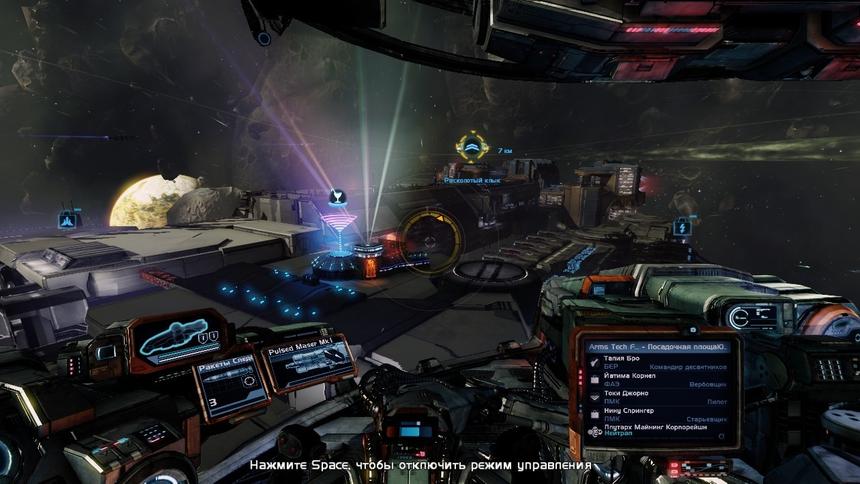Select the ship icon station marker
The image size is (860, 484).
click(68, 219)
